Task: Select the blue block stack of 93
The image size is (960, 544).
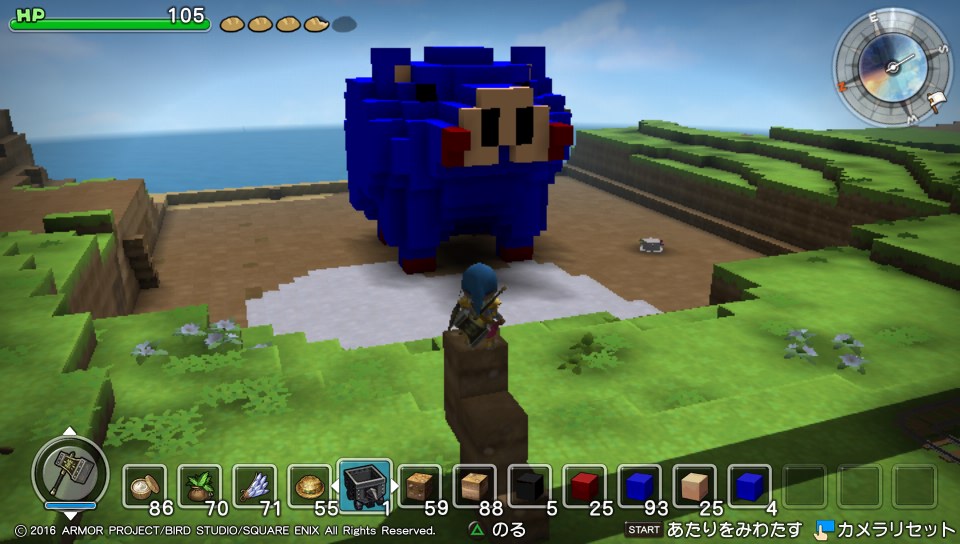Action: (639, 486)
